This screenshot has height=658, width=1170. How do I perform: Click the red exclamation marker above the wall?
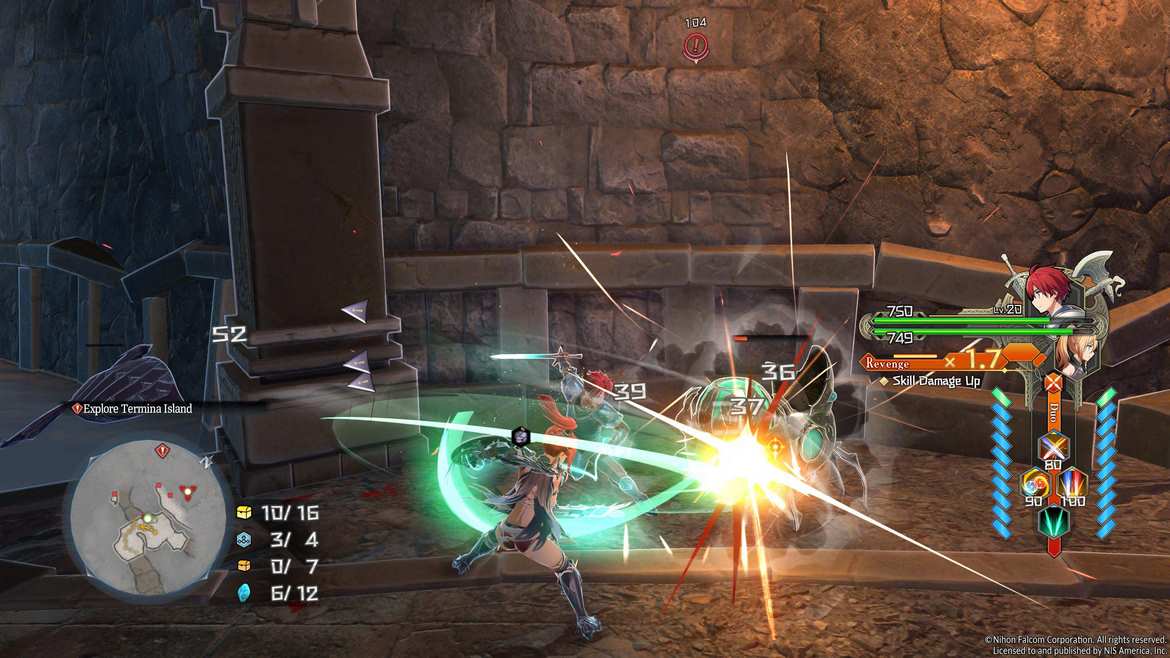(x=695, y=45)
